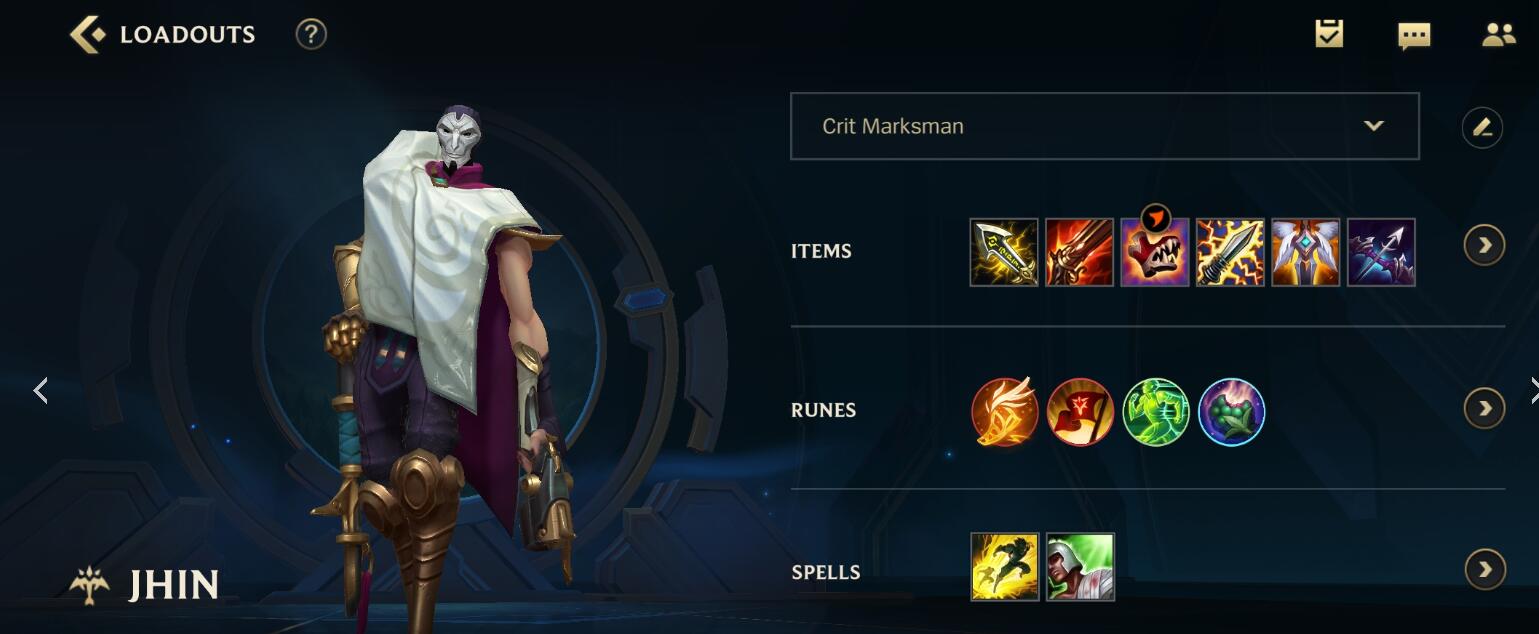Open the checklist missions icon
1539x634 pixels.
pos(1329,35)
